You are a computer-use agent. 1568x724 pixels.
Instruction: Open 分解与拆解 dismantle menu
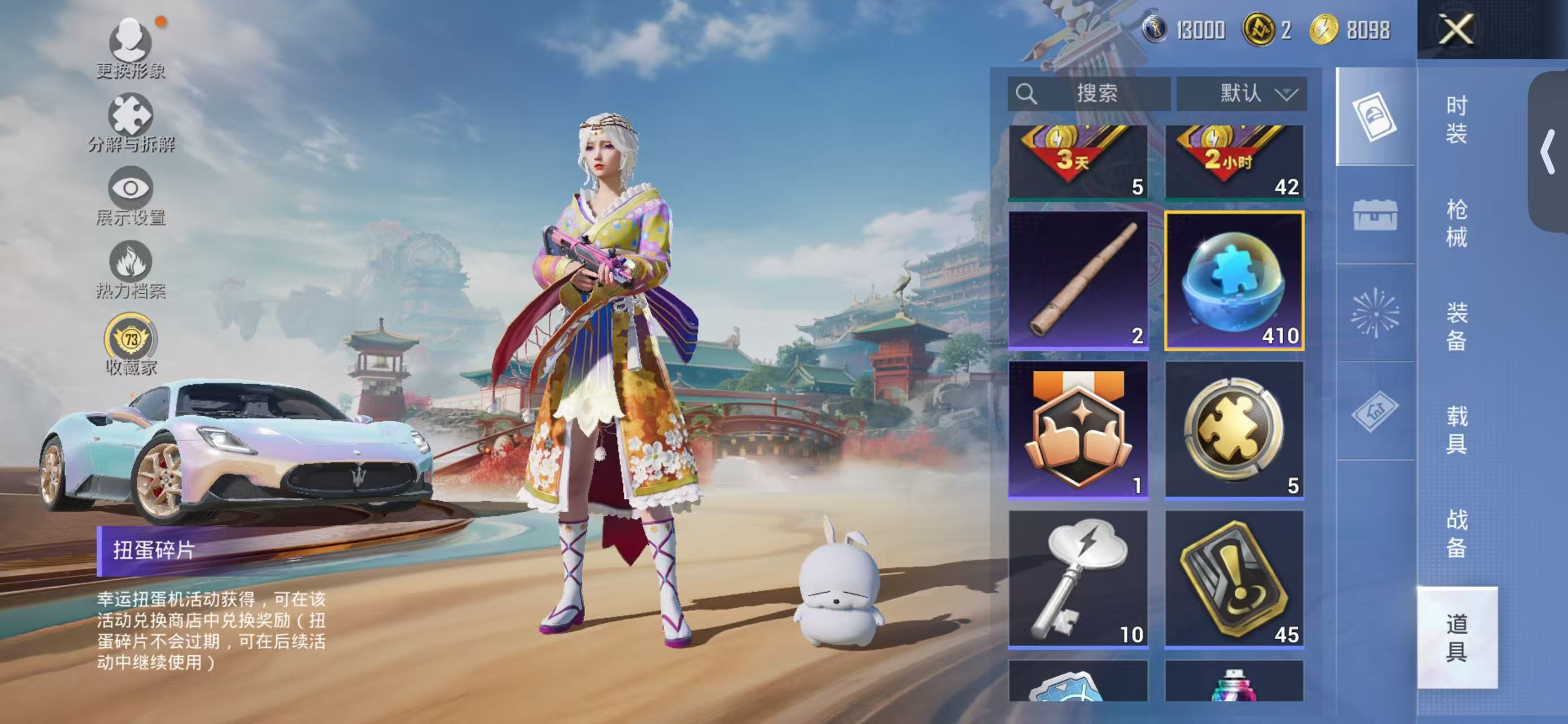coord(130,122)
